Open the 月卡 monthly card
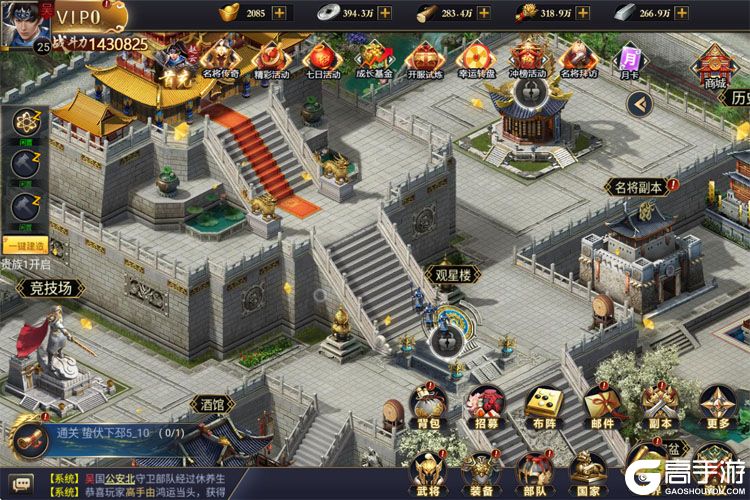Screen dimensions: 750x500 629,59
